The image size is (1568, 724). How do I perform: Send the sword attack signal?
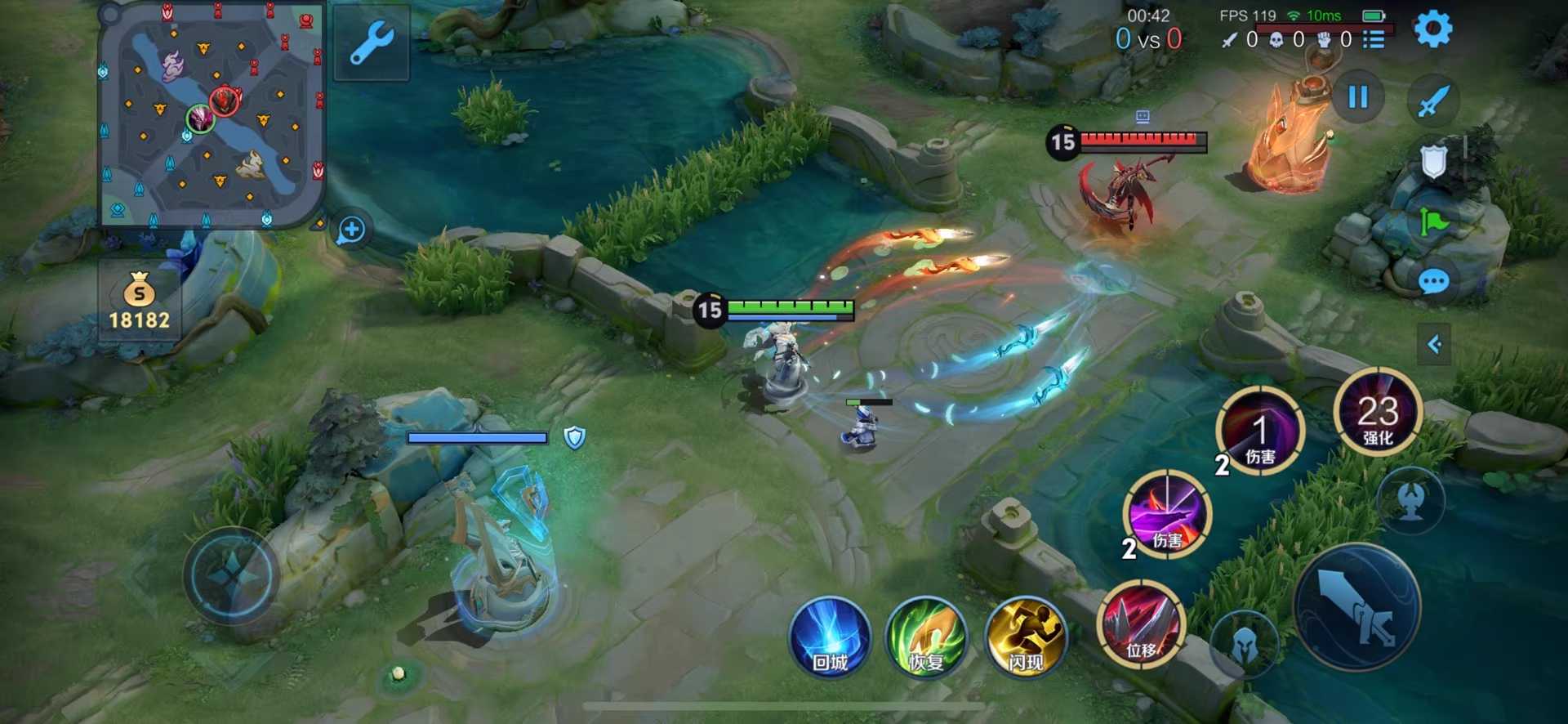1433,101
